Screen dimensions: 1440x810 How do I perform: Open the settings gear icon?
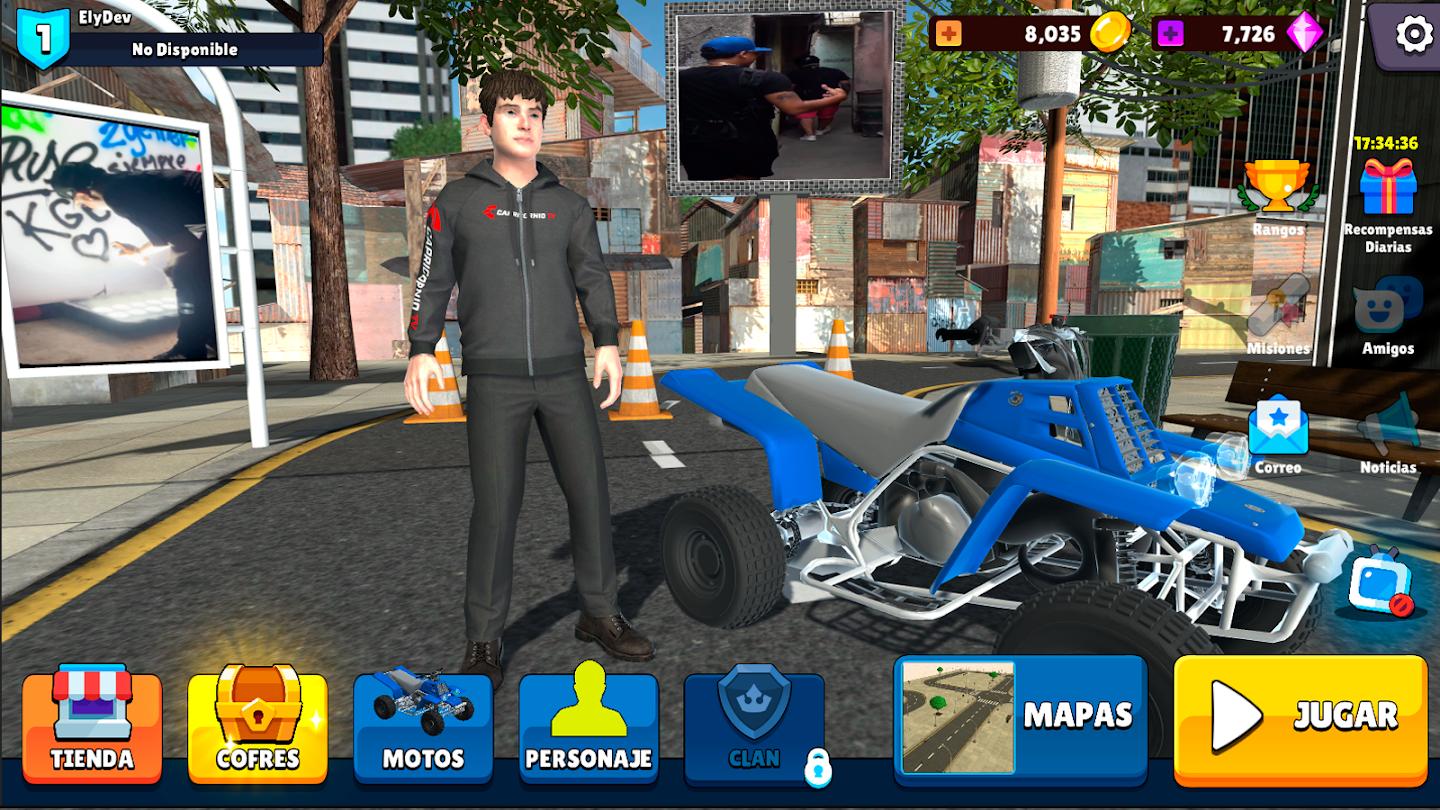coord(1413,35)
